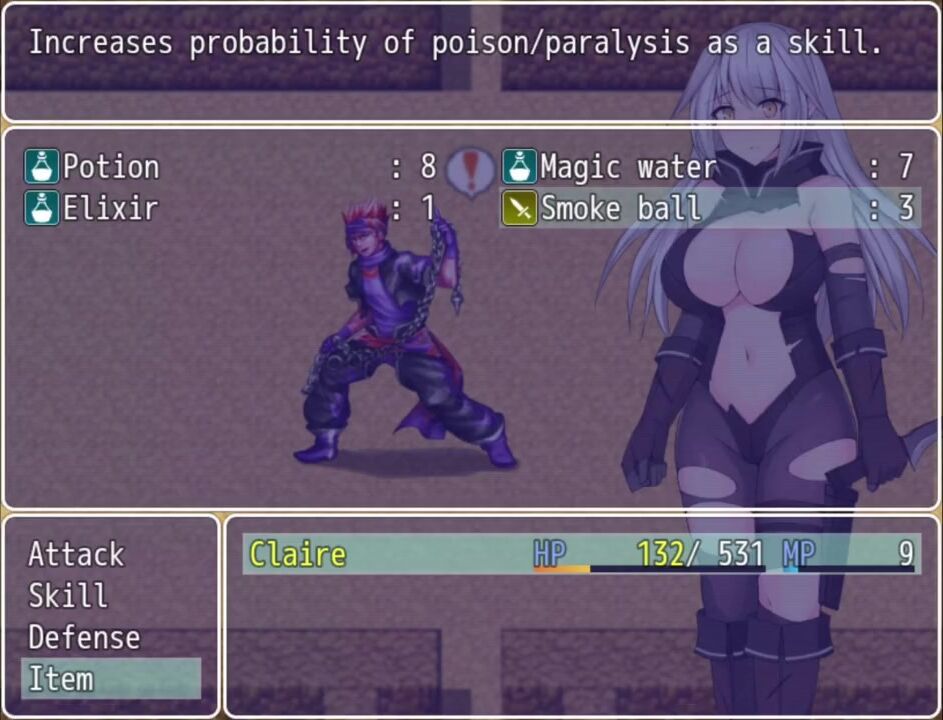Click the Item command
Screen dimensions: 943x720
(61, 679)
